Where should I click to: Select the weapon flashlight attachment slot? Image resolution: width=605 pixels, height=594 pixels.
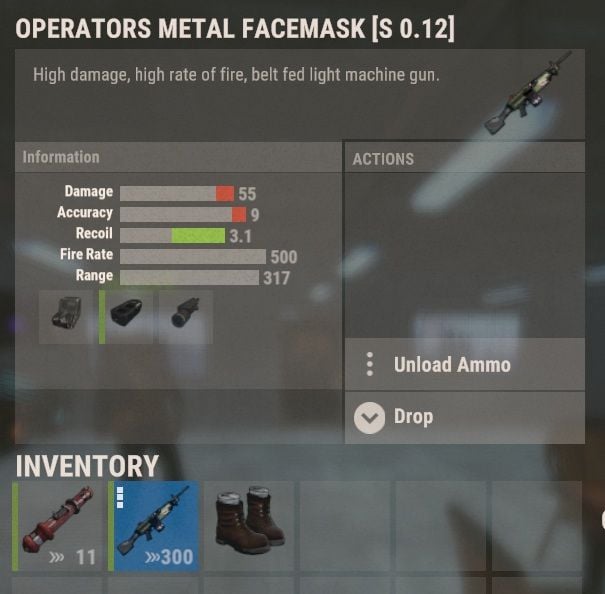coord(185,317)
